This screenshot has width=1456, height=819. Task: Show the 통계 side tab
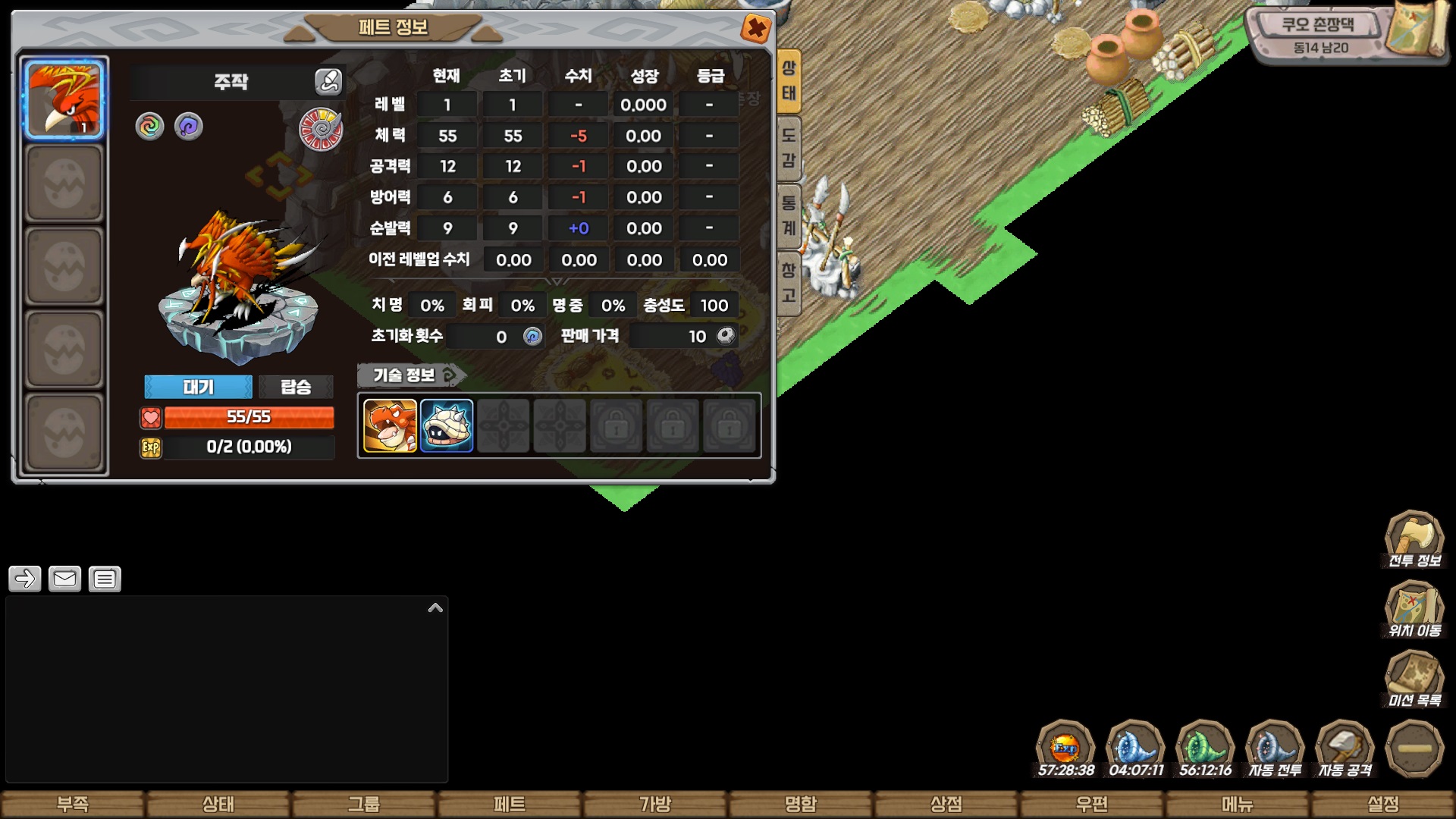point(789,215)
